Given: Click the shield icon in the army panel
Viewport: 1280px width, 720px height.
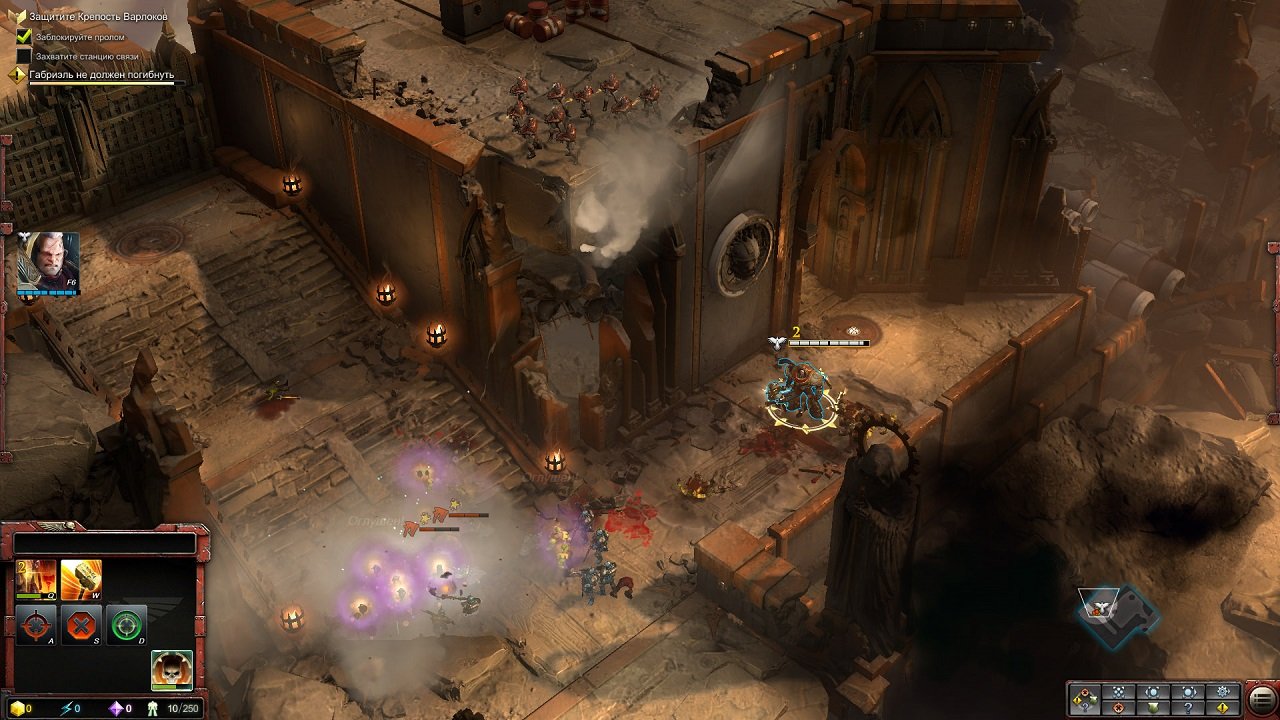Looking at the screenshot, I should pos(1153,707).
